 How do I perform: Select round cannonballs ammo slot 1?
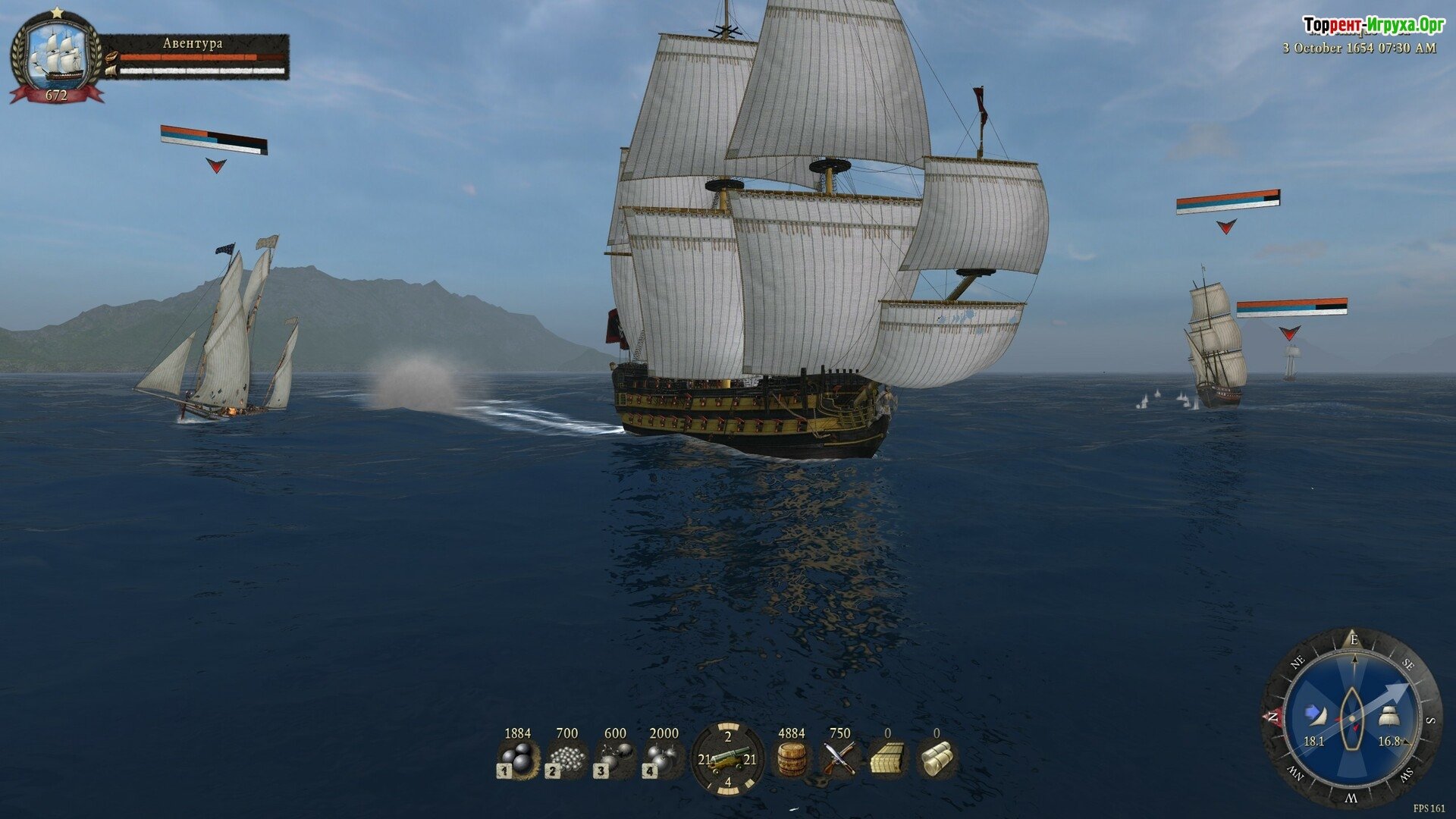(518, 758)
